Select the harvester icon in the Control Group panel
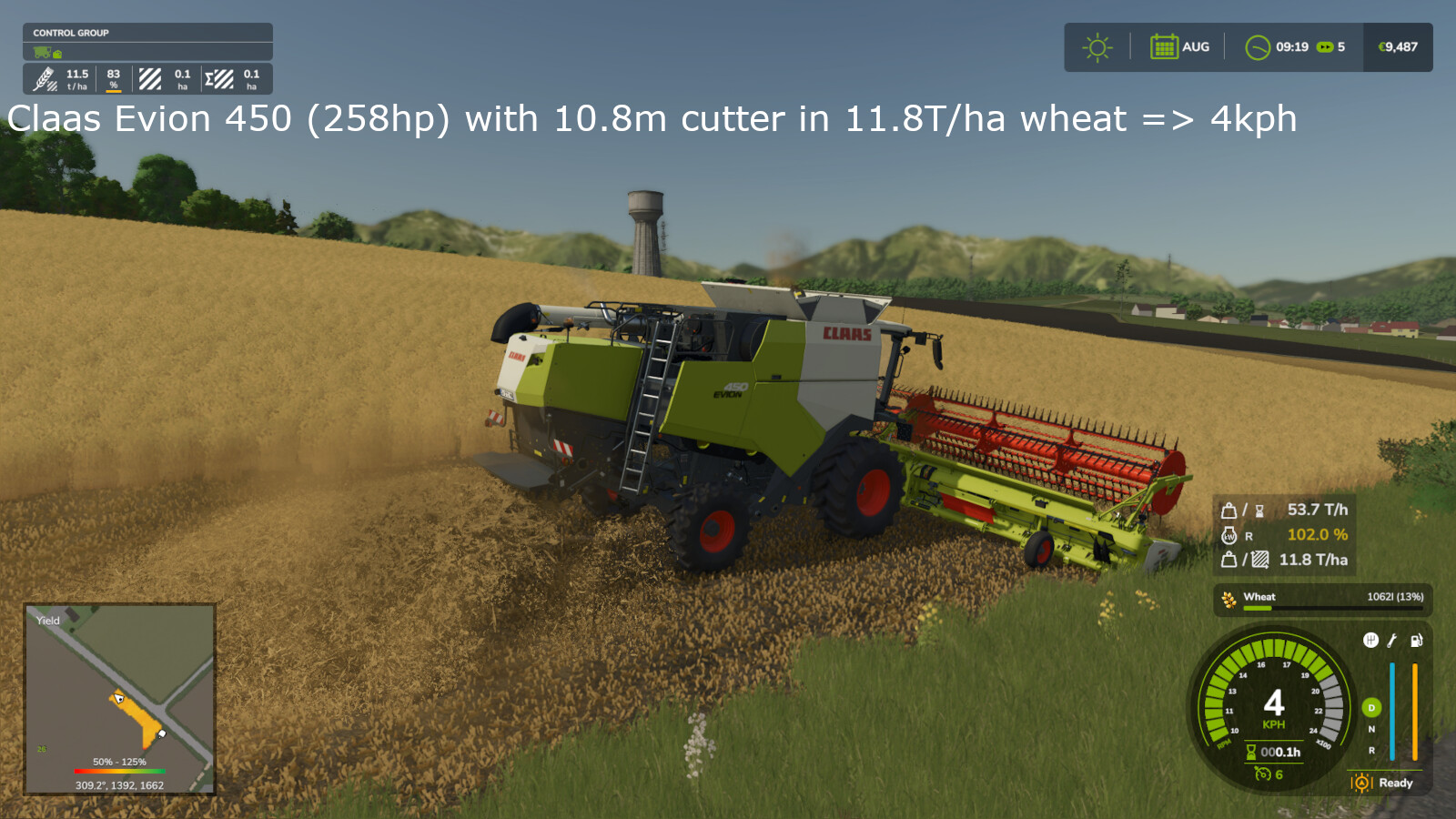This screenshot has height=819, width=1456. tap(42, 52)
